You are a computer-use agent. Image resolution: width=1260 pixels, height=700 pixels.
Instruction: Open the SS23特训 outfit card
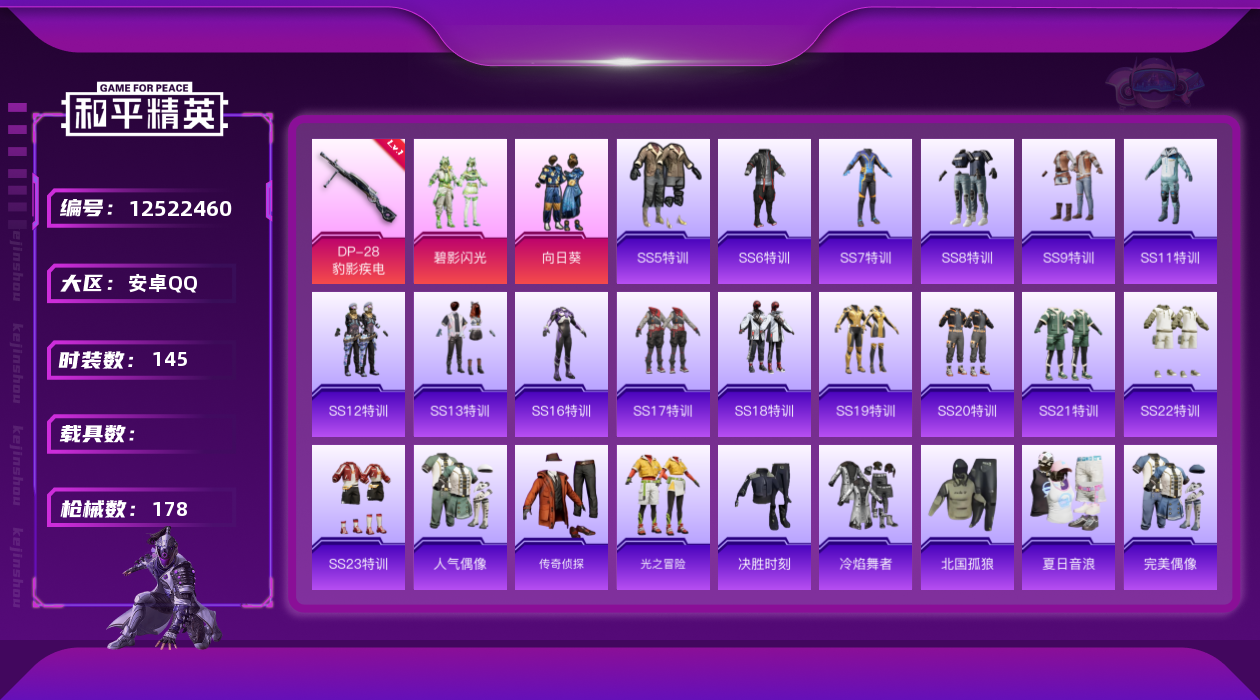(358, 517)
